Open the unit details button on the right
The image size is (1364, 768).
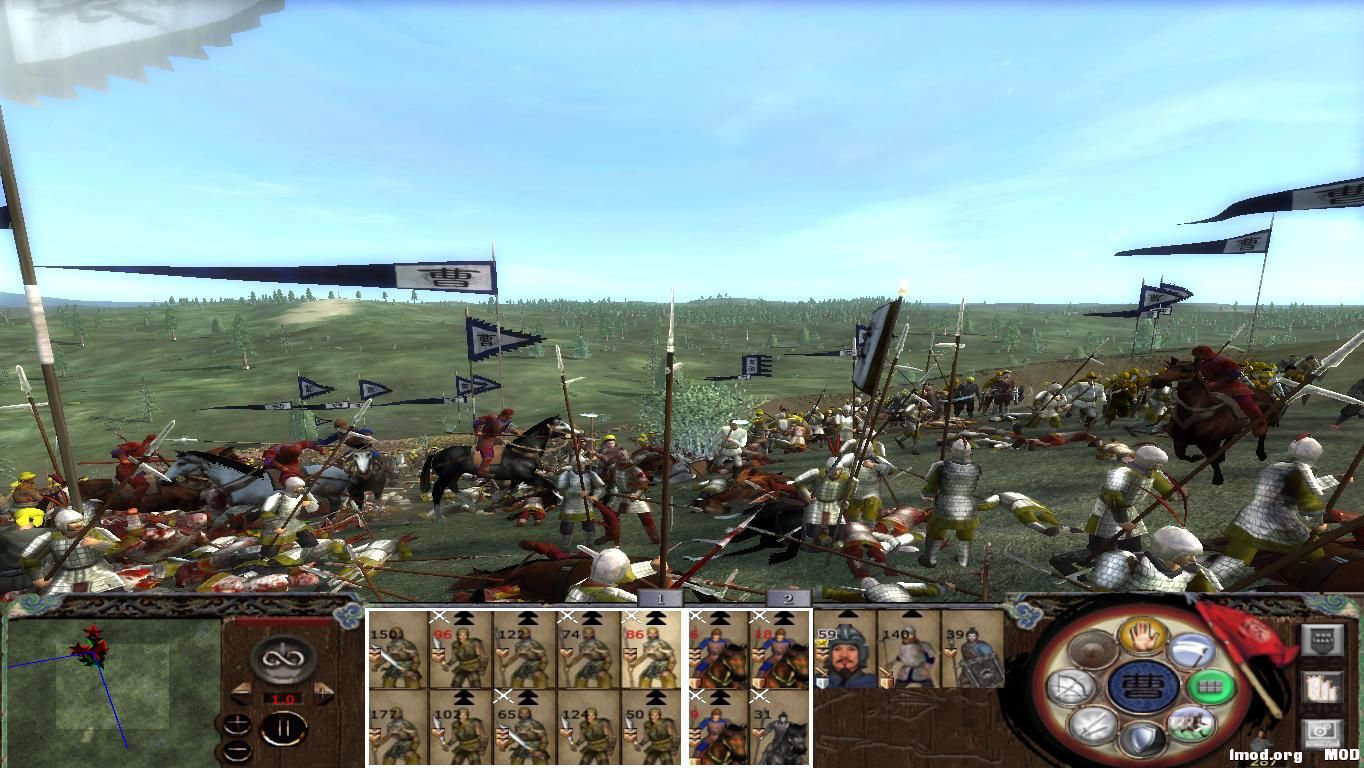[x=1322, y=641]
